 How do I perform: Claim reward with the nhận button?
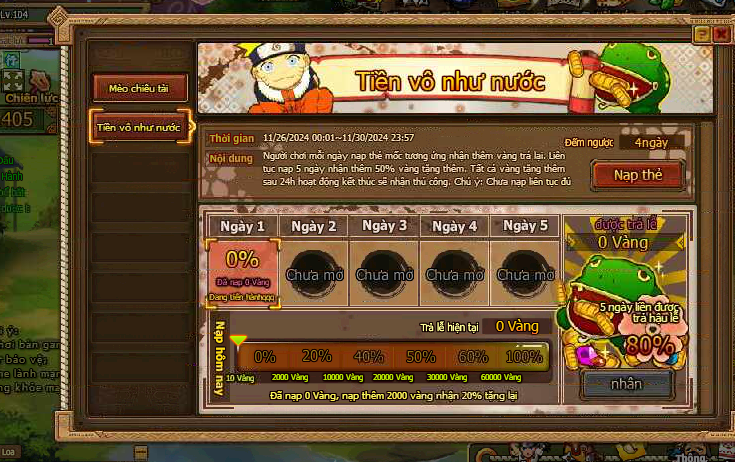pyautogui.click(x=627, y=383)
